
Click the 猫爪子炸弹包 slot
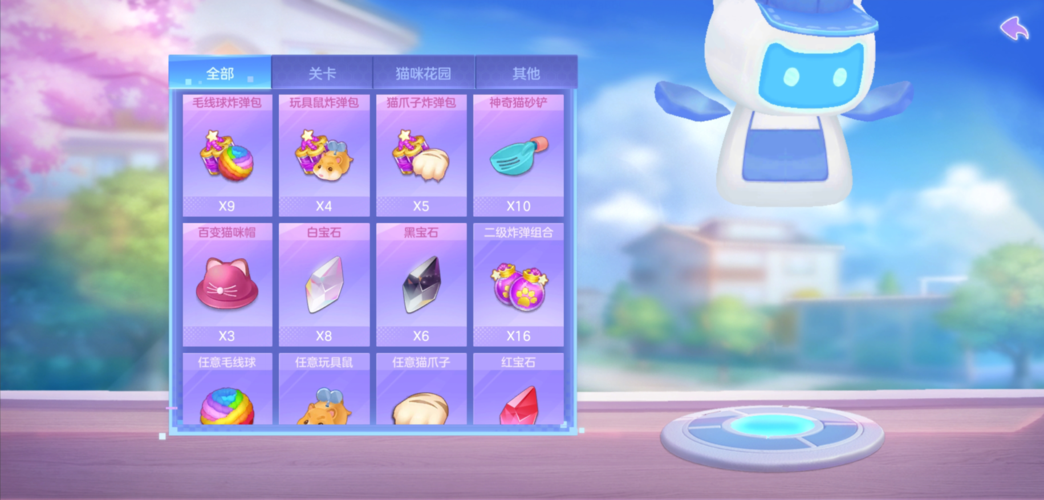coord(421,156)
